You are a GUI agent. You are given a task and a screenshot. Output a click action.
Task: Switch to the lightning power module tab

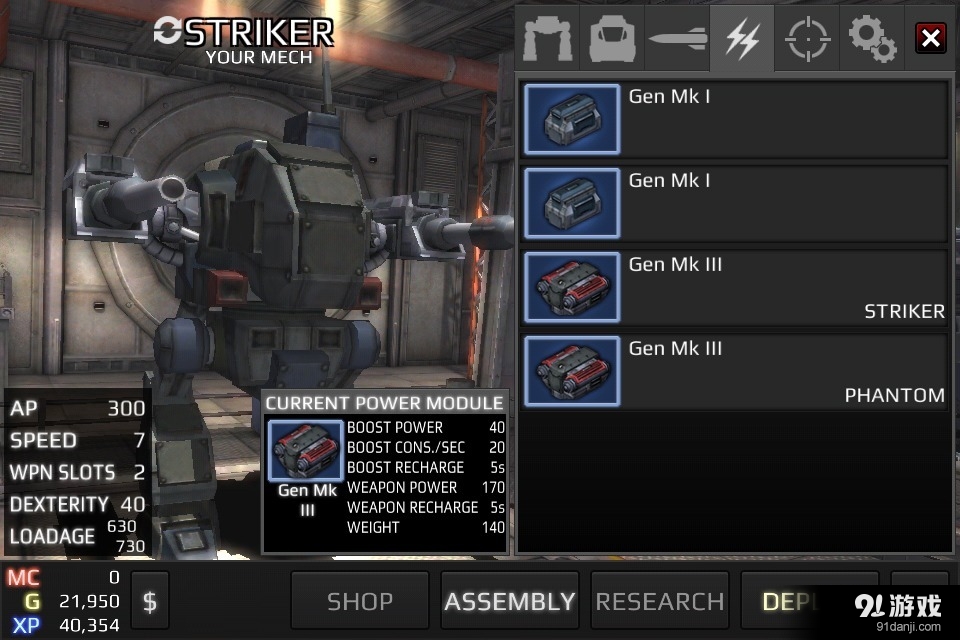pyautogui.click(x=742, y=39)
